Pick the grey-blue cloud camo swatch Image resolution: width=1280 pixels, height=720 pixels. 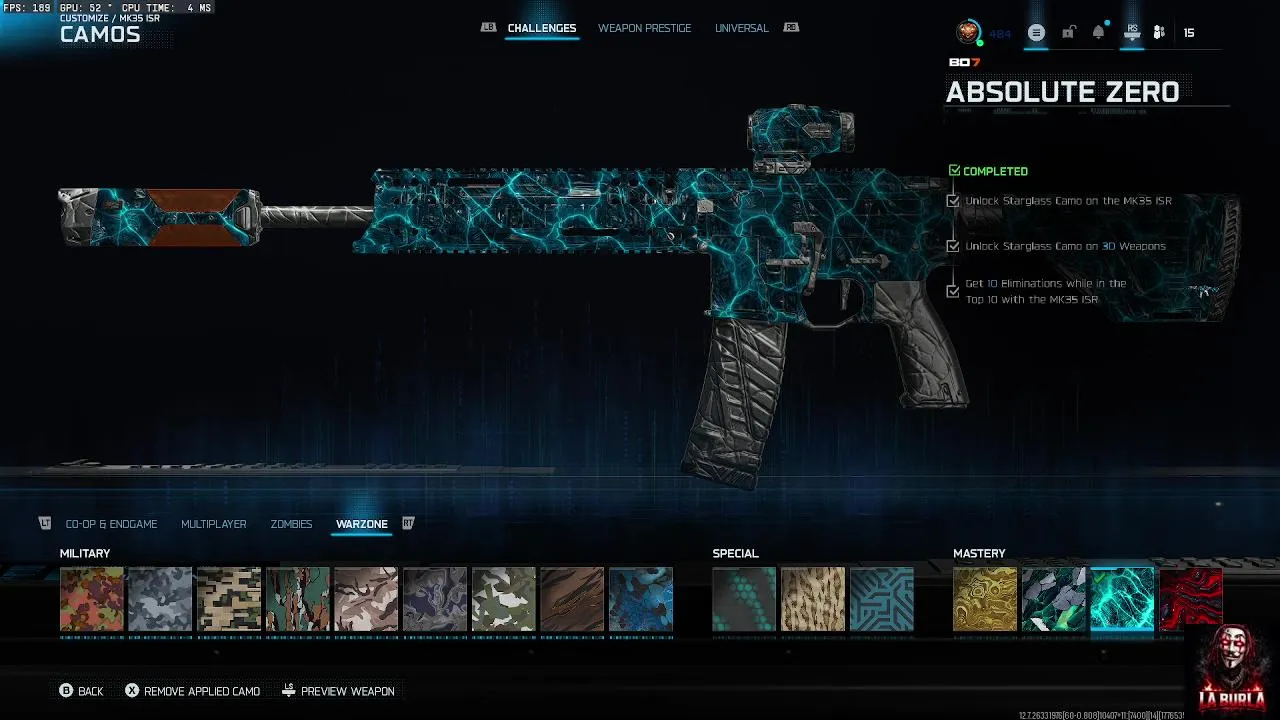[160, 600]
